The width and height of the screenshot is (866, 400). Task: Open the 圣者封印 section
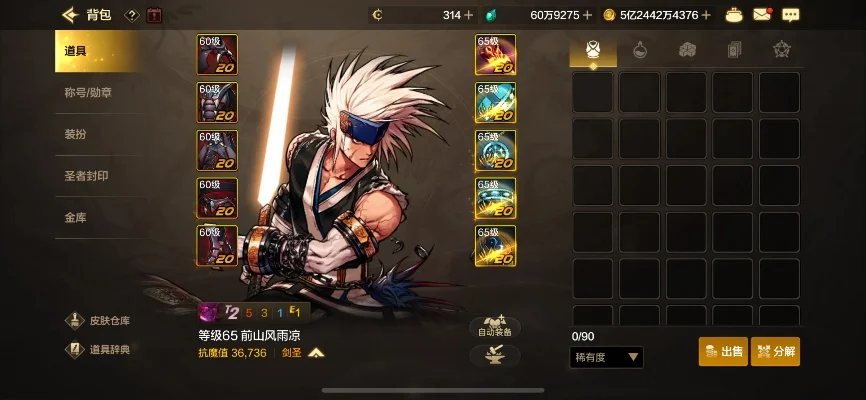coord(86,176)
